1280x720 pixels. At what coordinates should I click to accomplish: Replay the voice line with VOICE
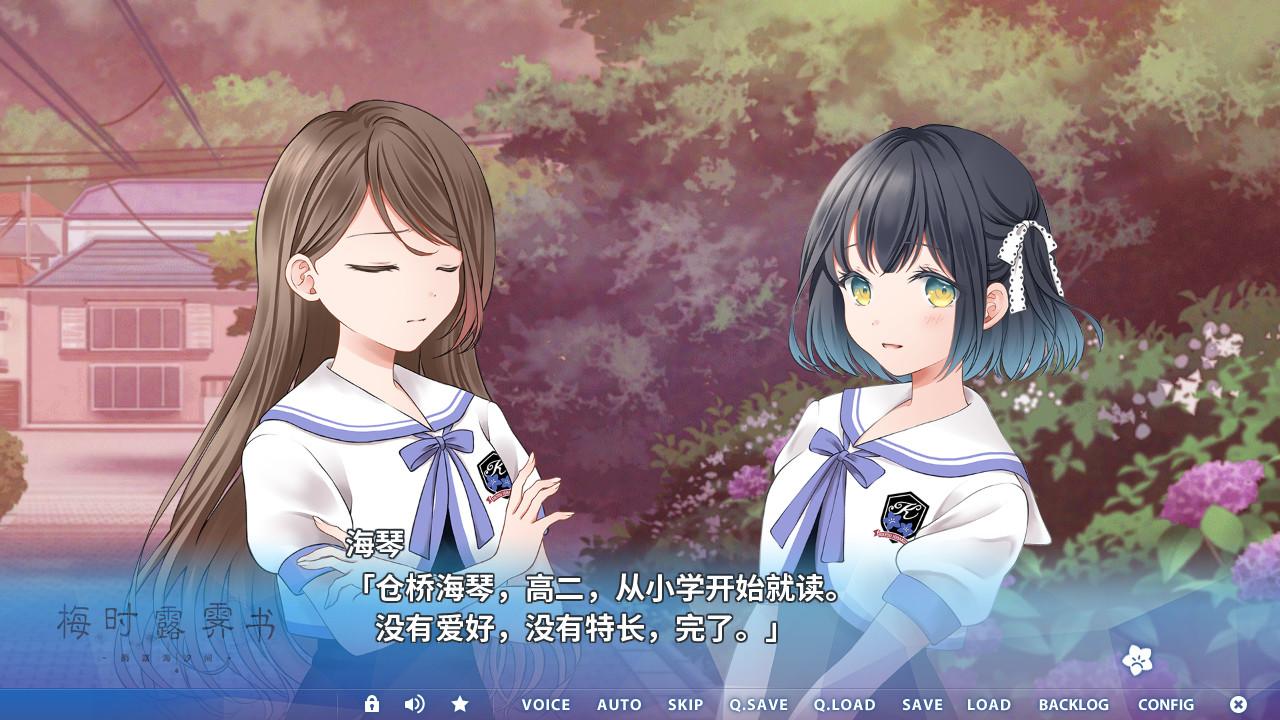click(x=545, y=705)
